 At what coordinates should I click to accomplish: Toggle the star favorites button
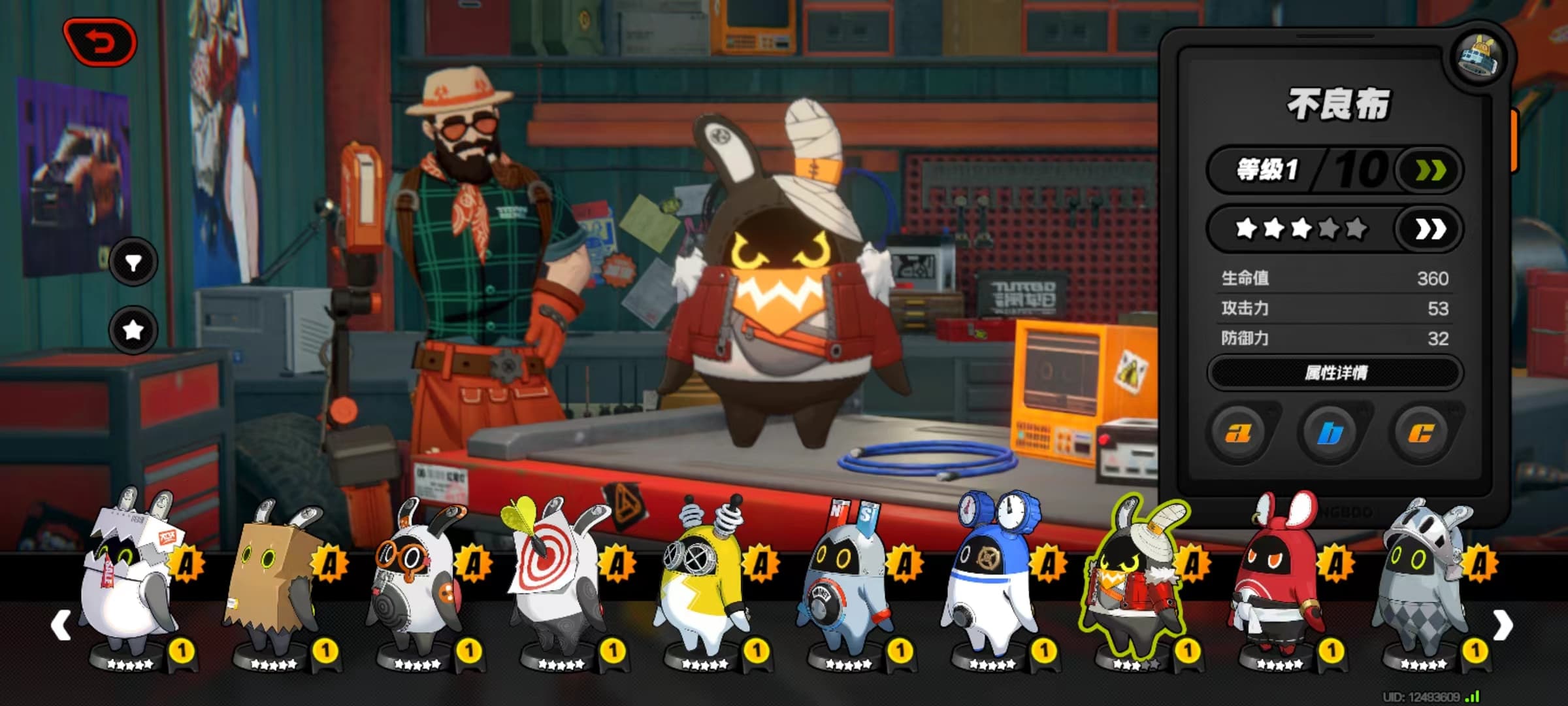133,329
